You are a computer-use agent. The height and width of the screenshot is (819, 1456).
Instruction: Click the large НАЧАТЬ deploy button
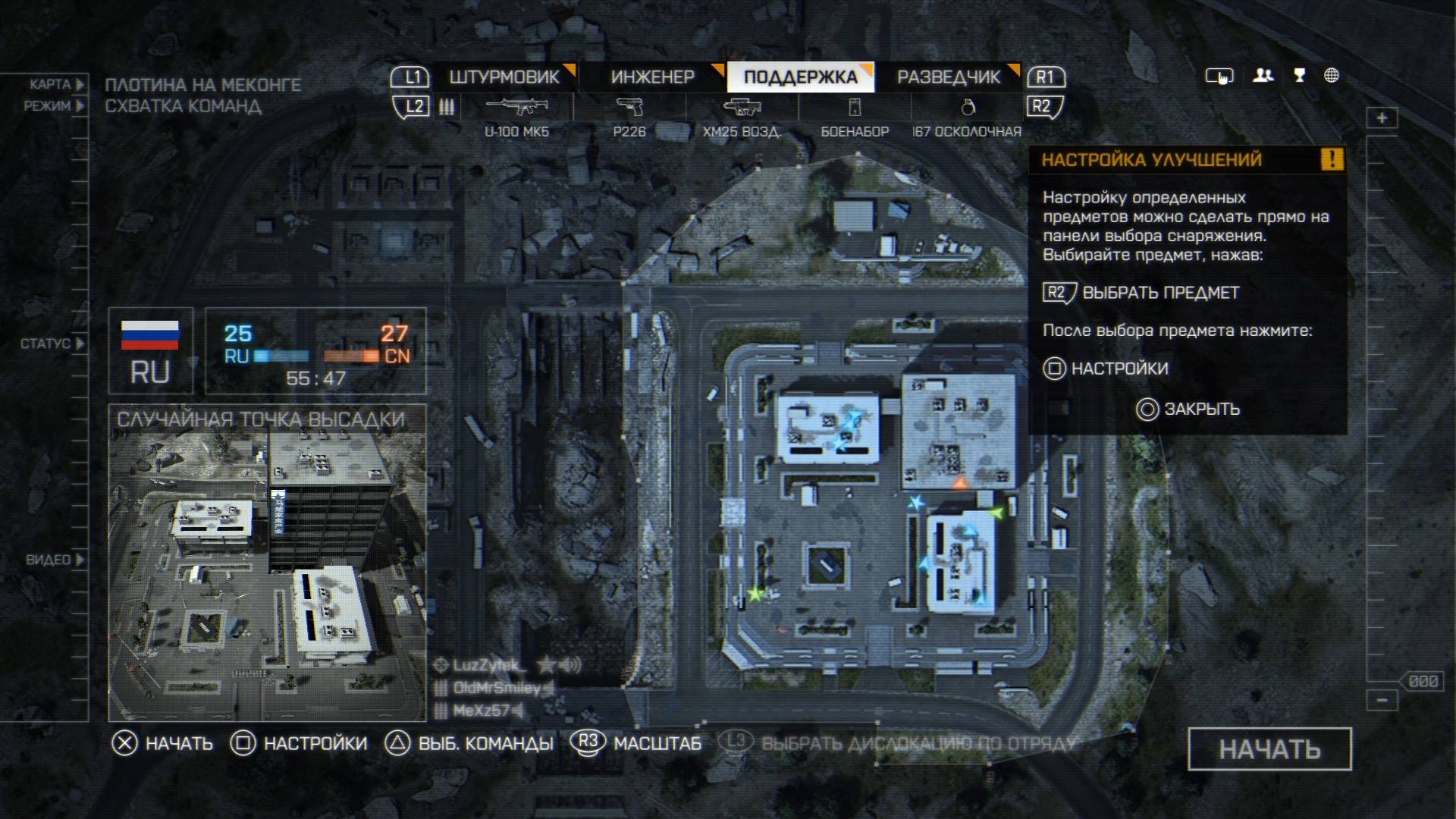coord(1269,749)
